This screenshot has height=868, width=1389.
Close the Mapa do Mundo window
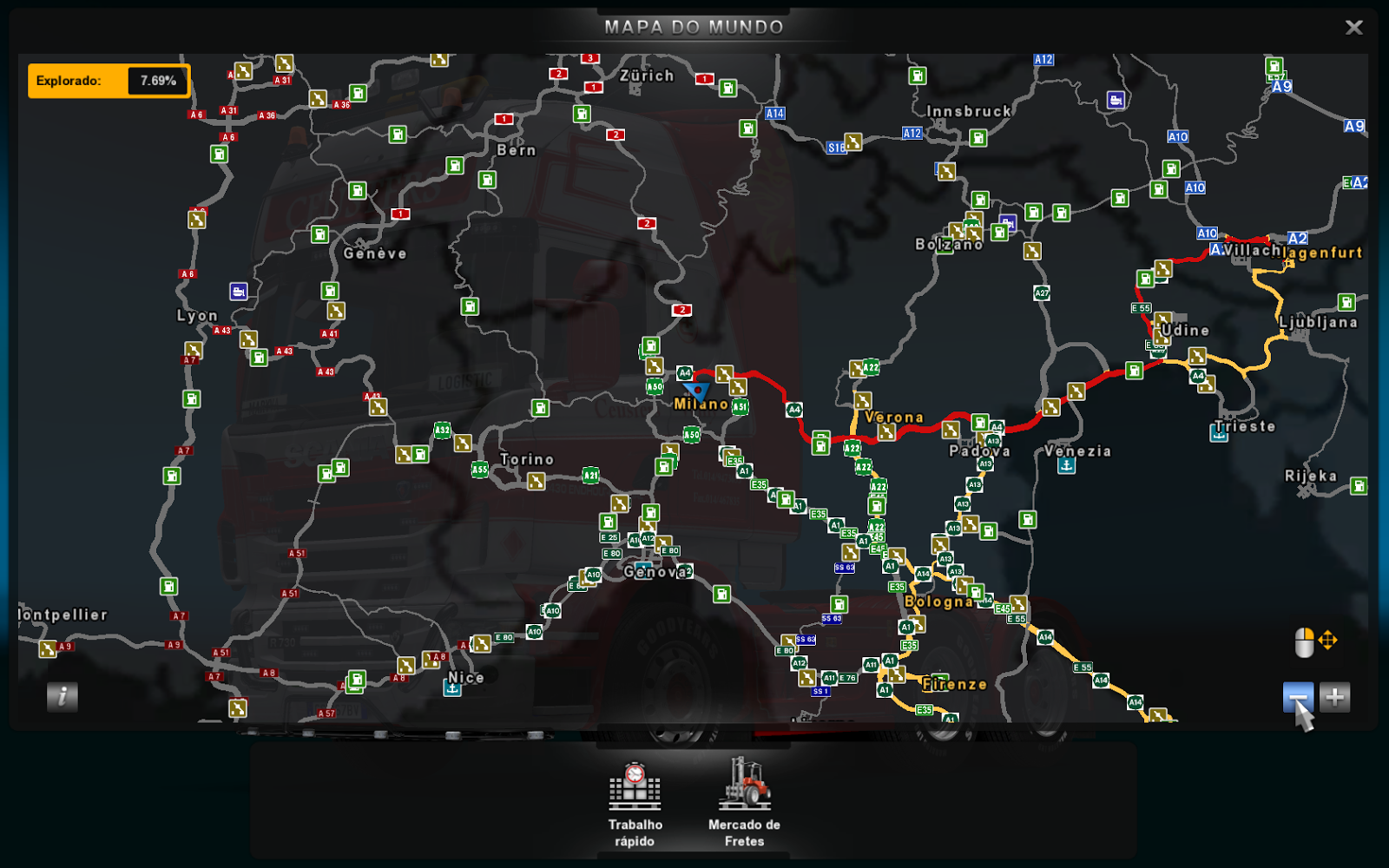point(1353,27)
